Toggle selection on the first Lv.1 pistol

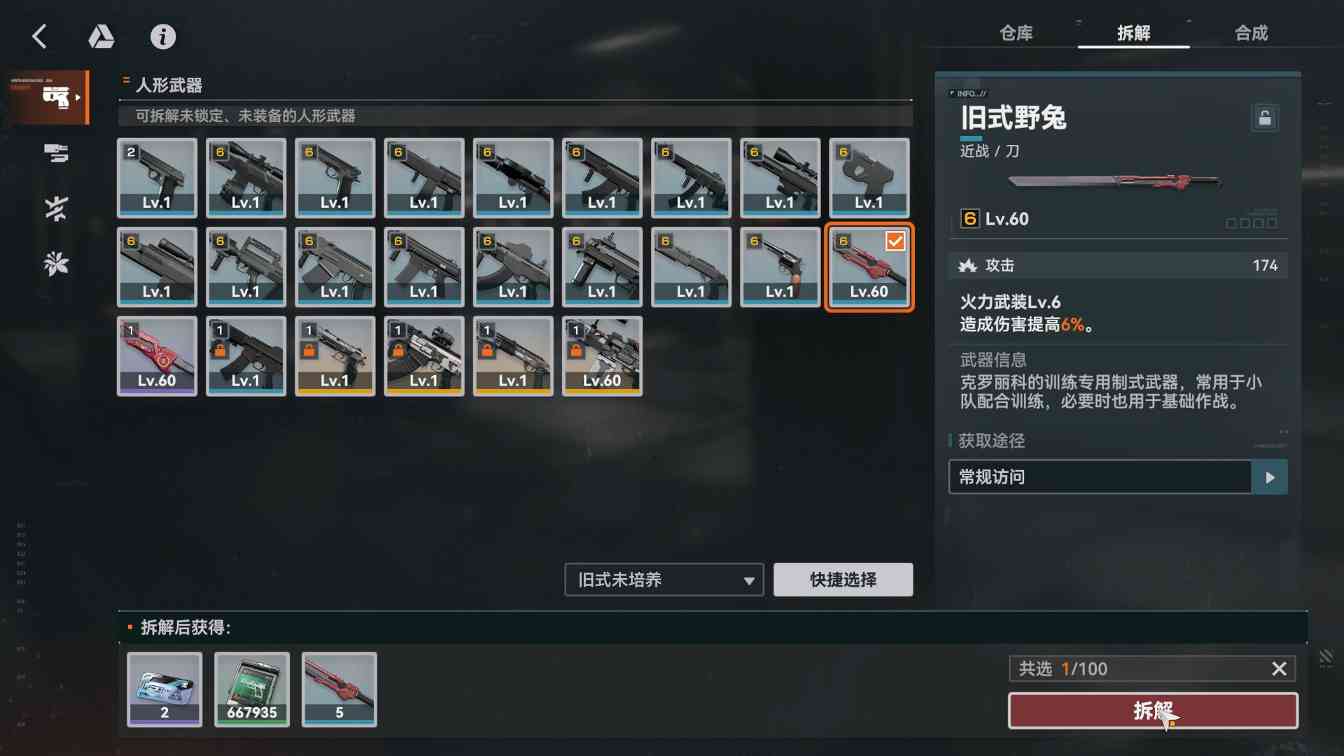click(157, 178)
